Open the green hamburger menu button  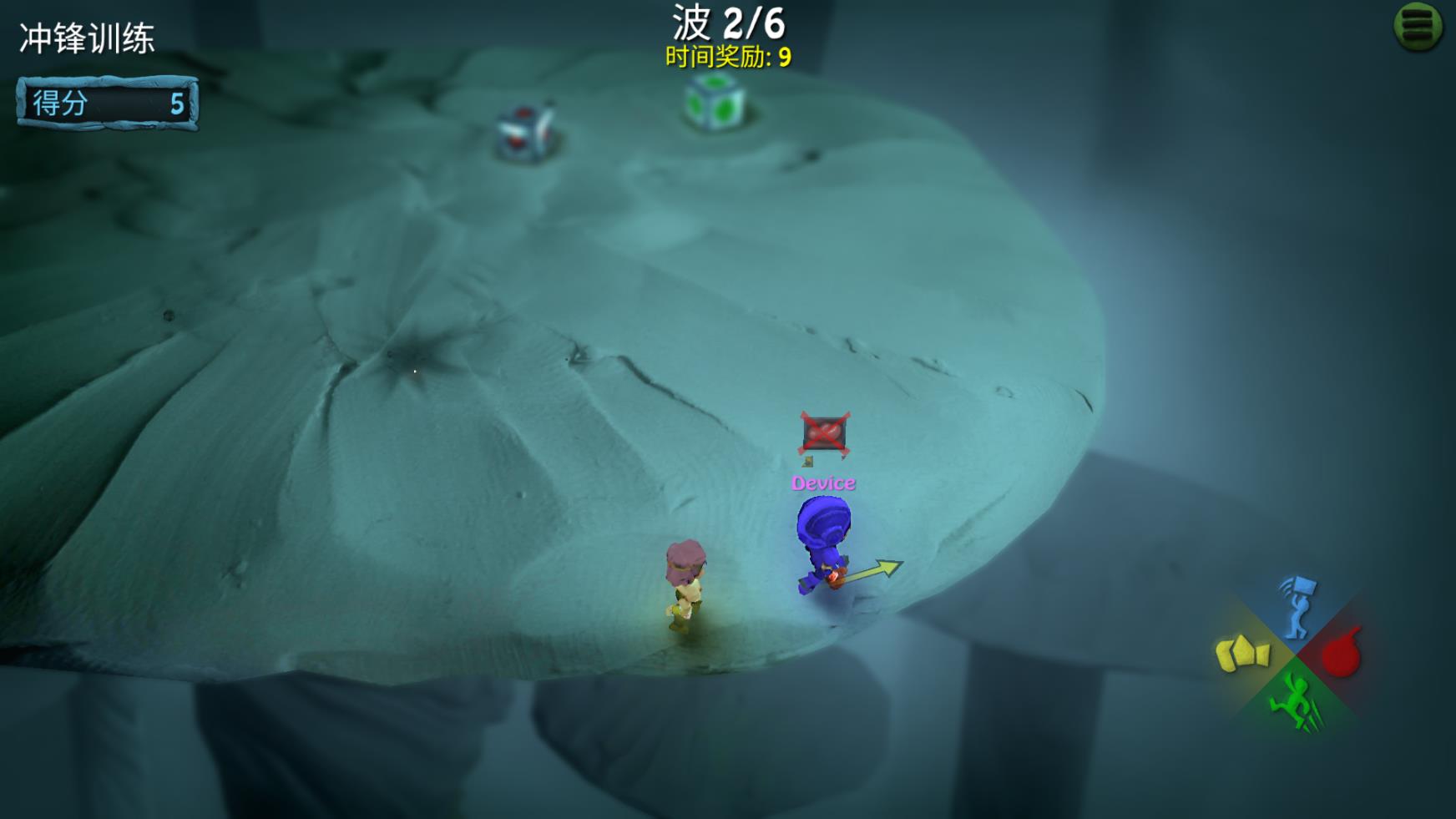pyautogui.click(x=1418, y=26)
